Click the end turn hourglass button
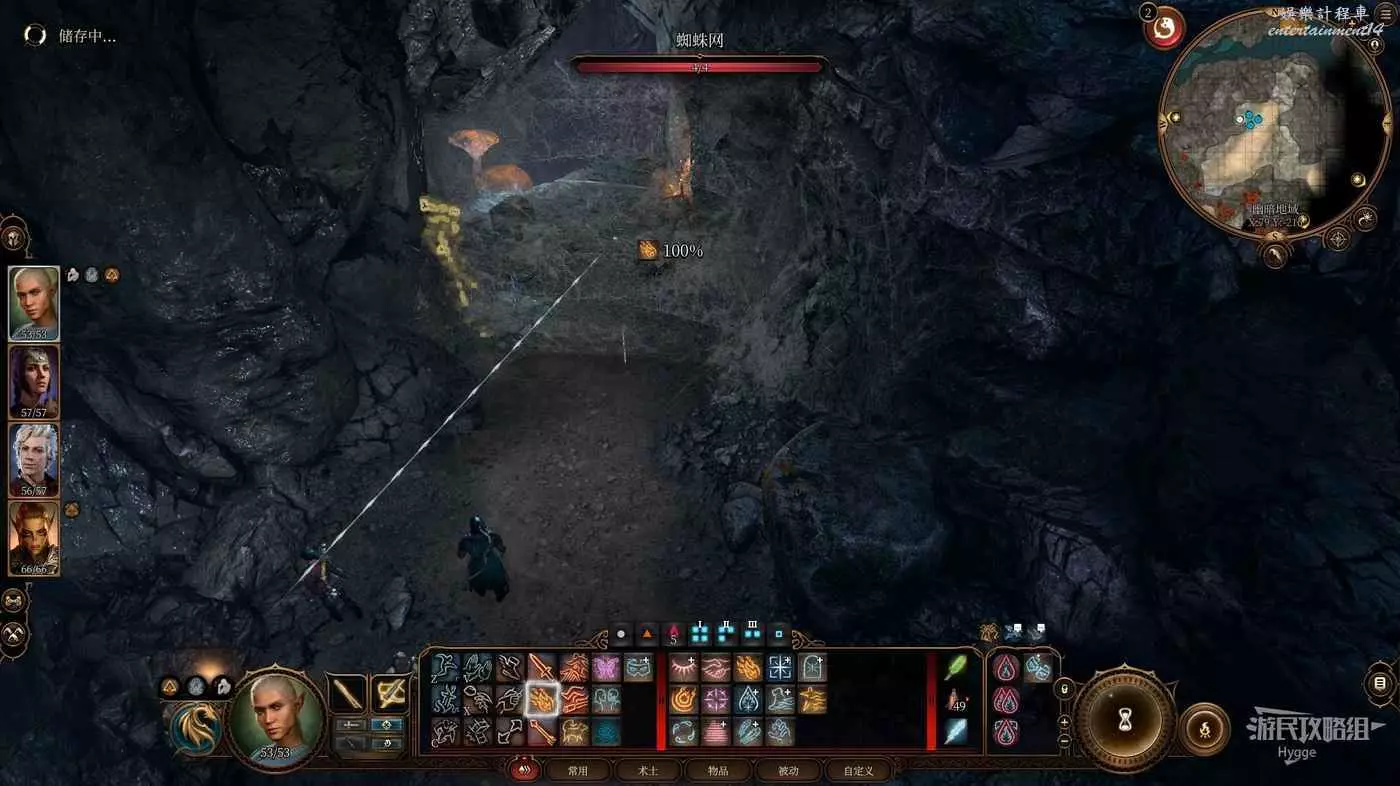The height and width of the screenshot is (786, 1400). click(1124, 720)
